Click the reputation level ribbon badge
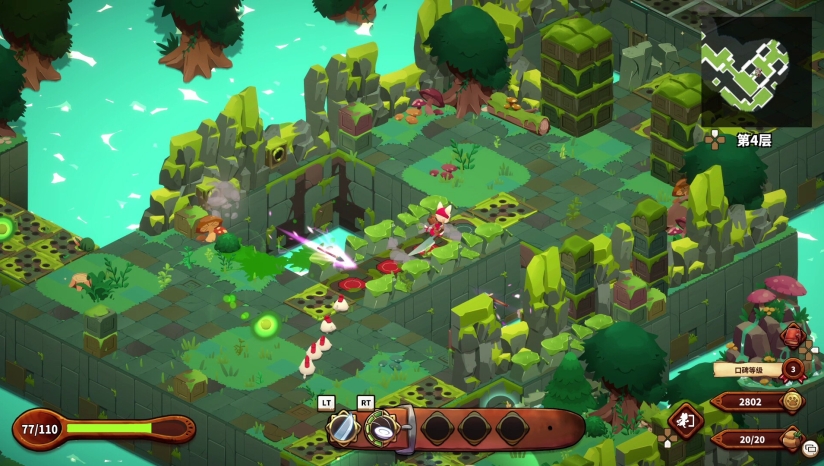824x466 pixels. 793,369
